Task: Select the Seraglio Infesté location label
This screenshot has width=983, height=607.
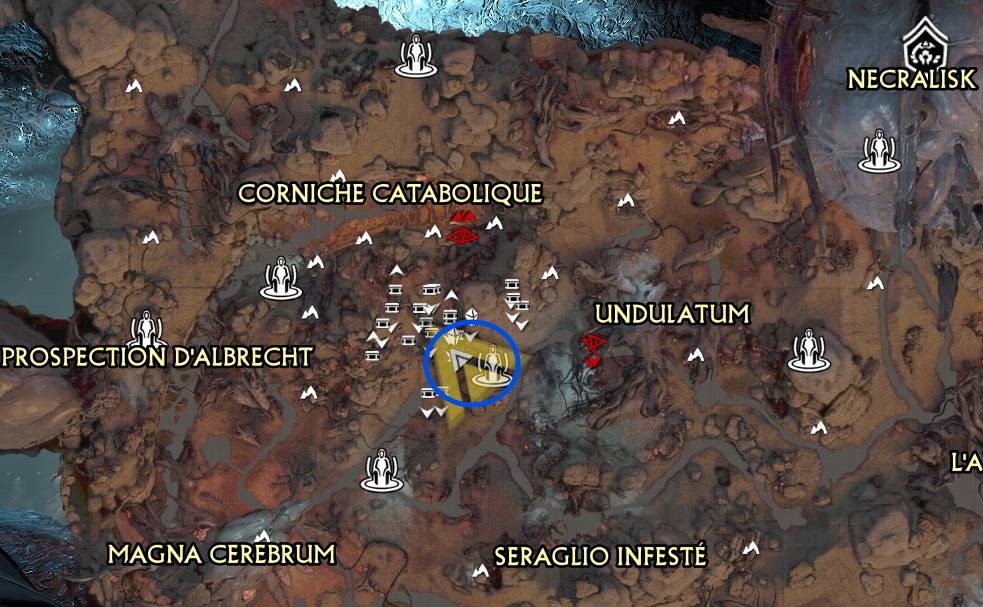Action: click(600, 556)
